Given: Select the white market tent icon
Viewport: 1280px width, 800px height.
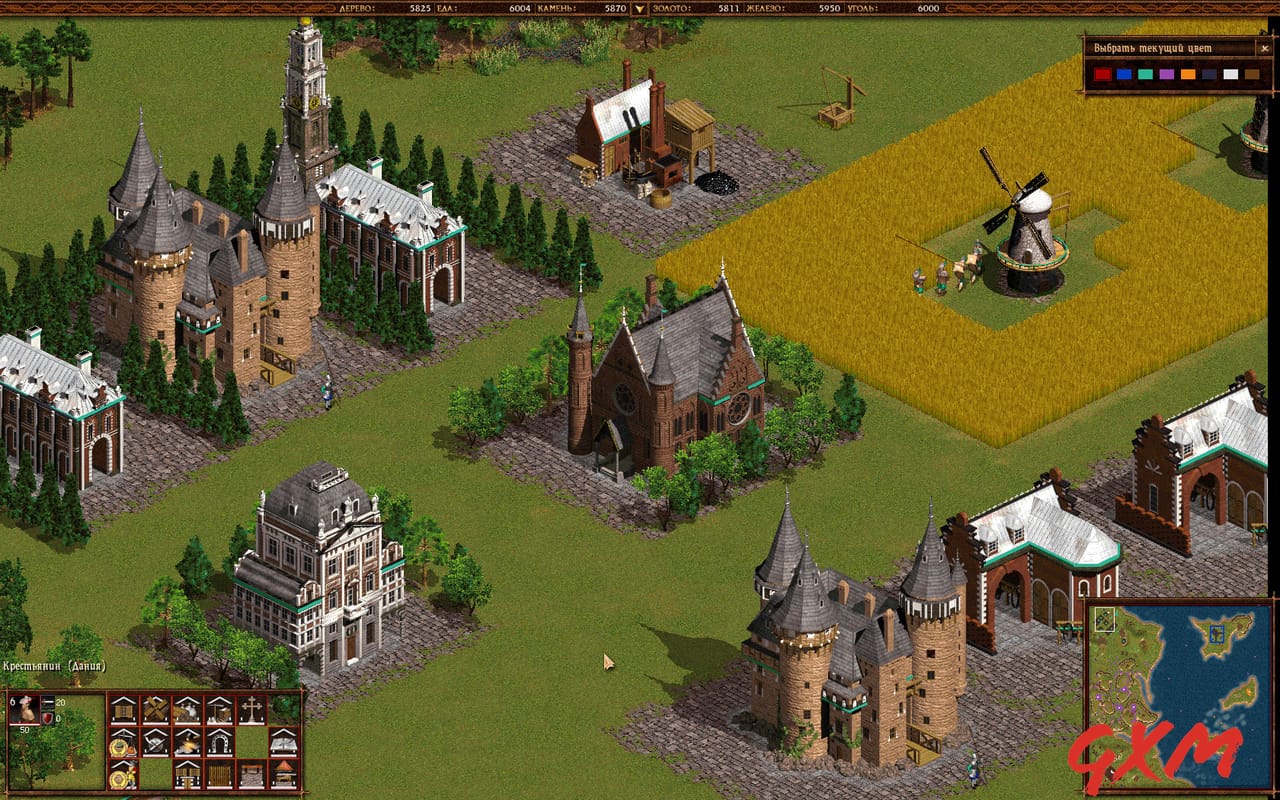Looking at the screenshot, I should click(284, 742).
